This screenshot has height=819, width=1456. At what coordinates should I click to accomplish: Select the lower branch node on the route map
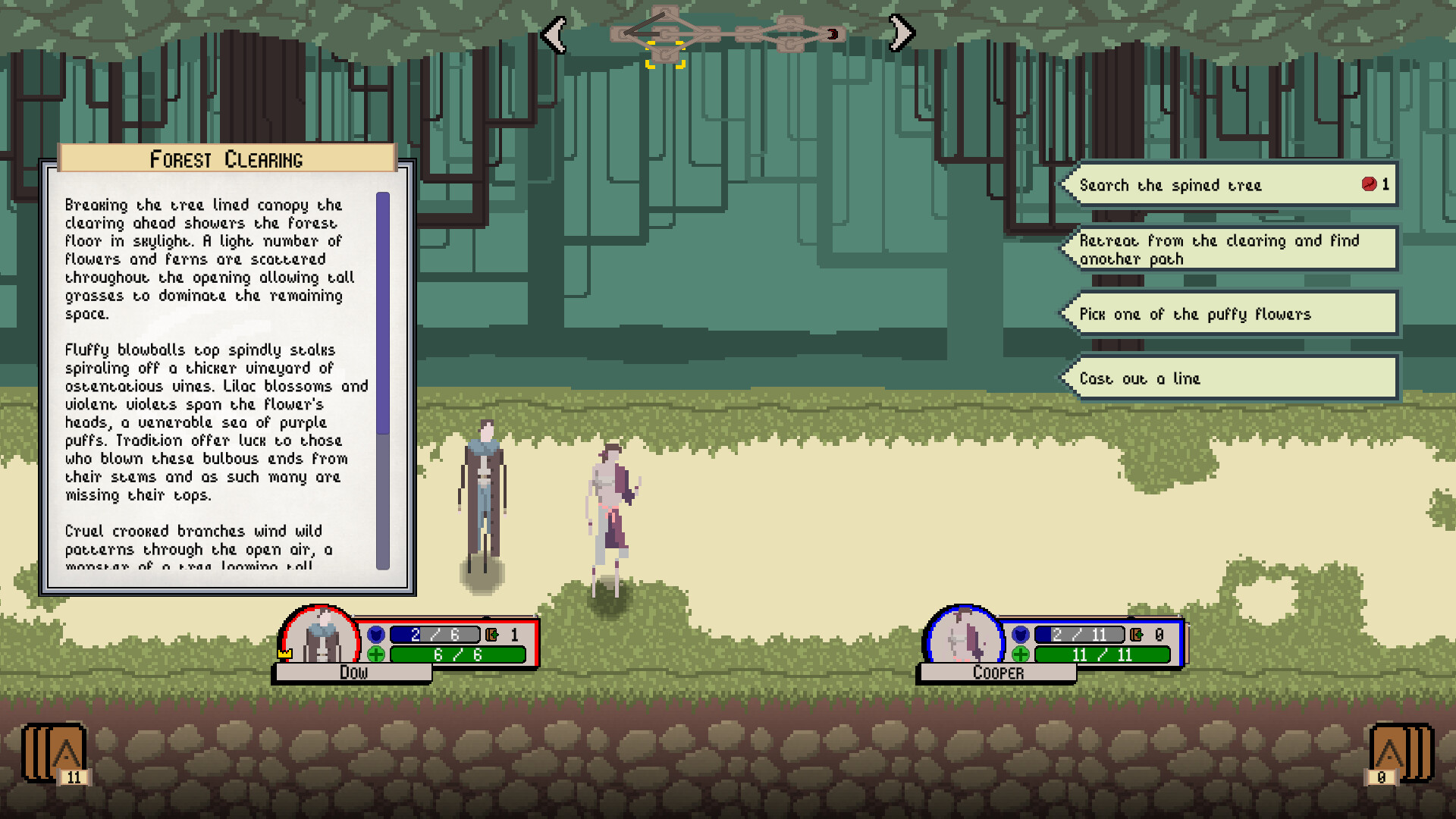[x=789, y=44]
